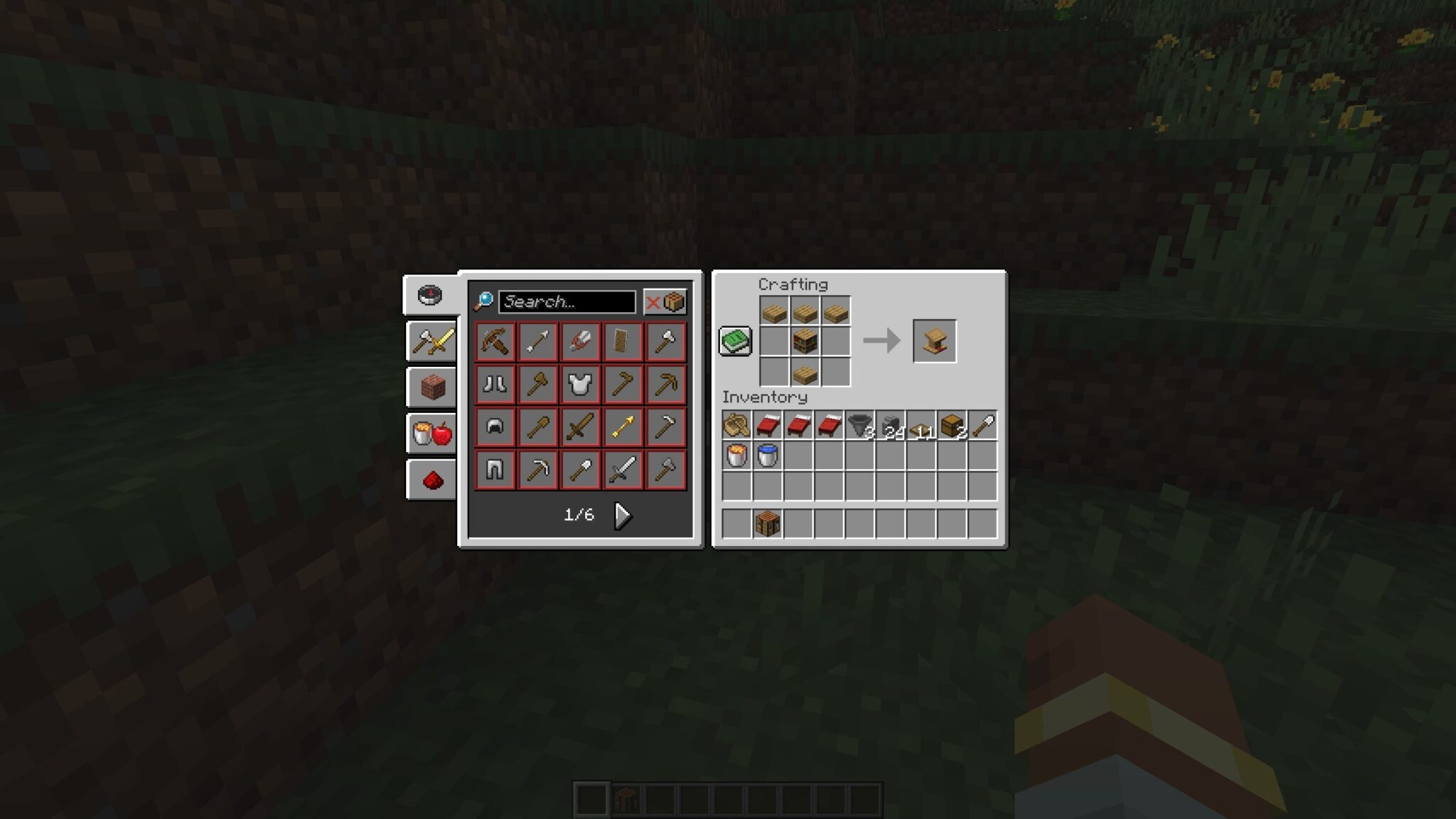This screenshot has height=819, width=1456.
Task: Select the iron boots recipe
Action: point(496,385)
